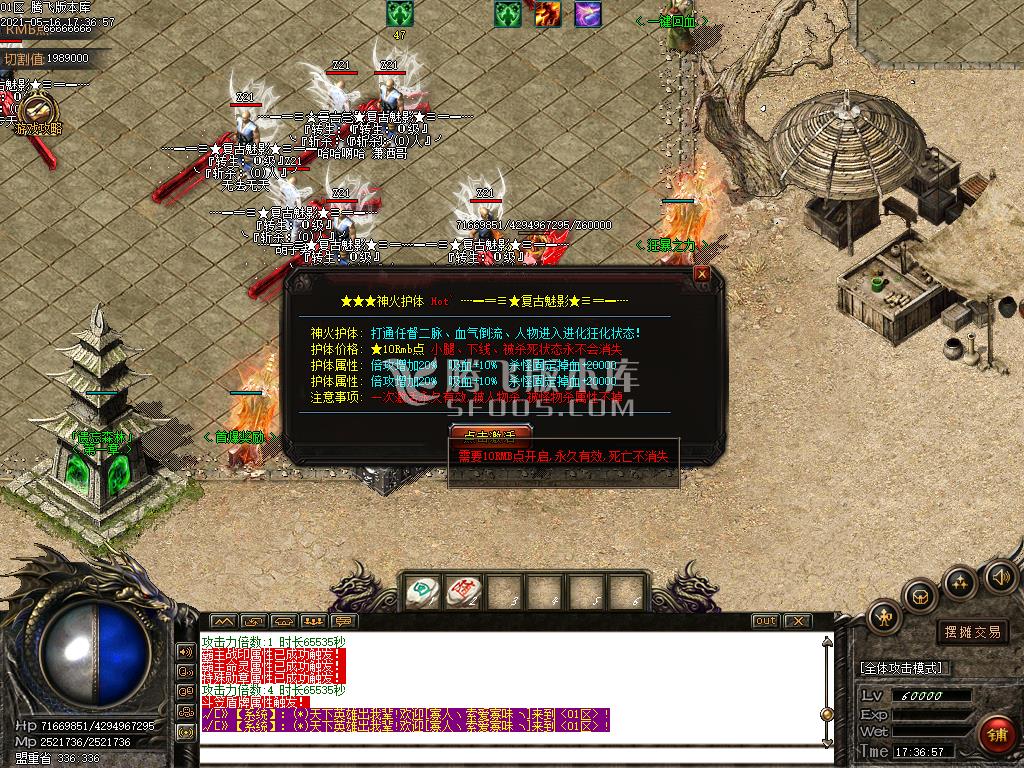1024x768 pixels.
Task: Click the fiery slash buff icon
Action: click(x=547, y=14)
